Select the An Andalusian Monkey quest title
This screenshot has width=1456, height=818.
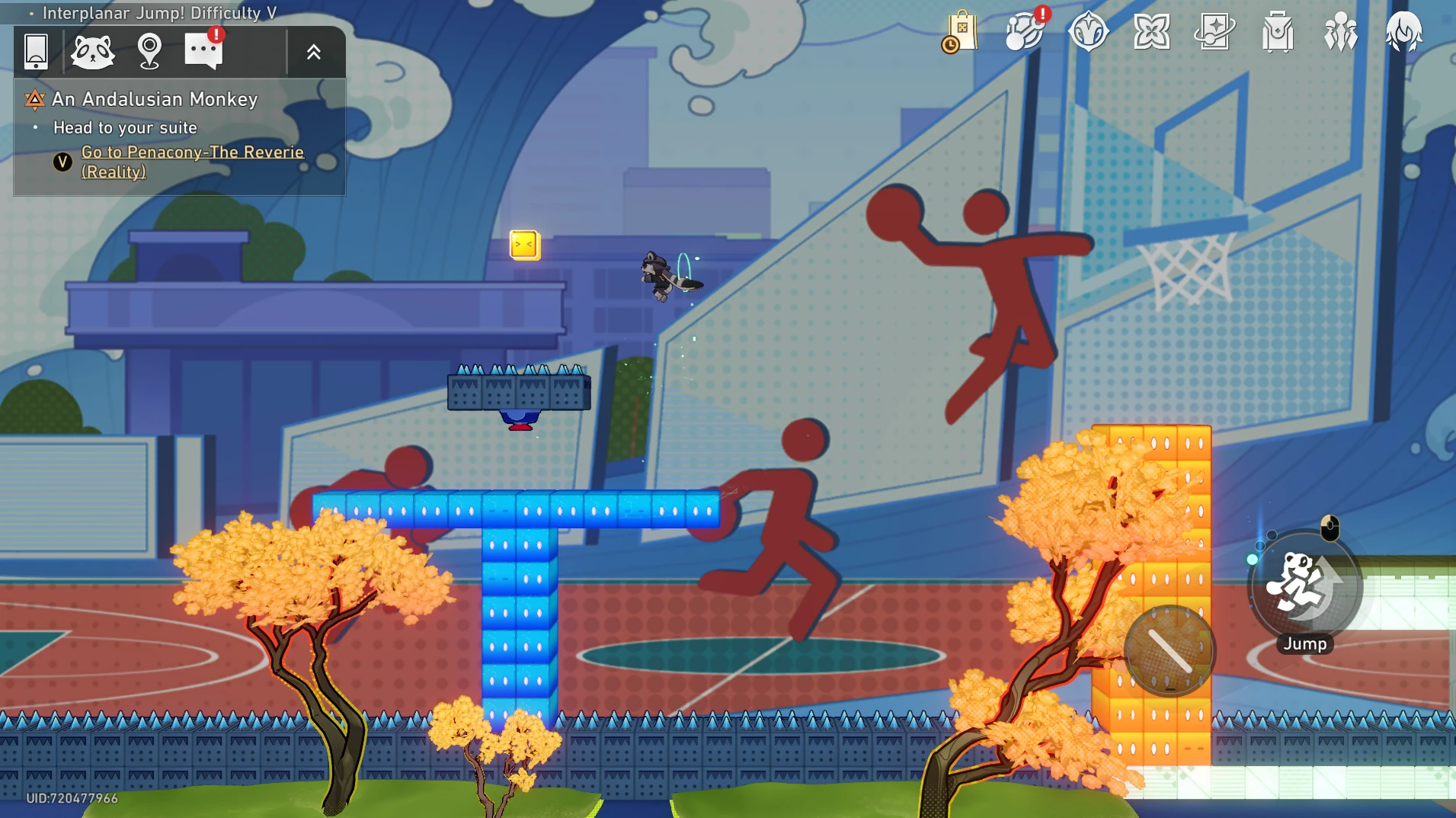pyautogui.click(x=155, y=99)
